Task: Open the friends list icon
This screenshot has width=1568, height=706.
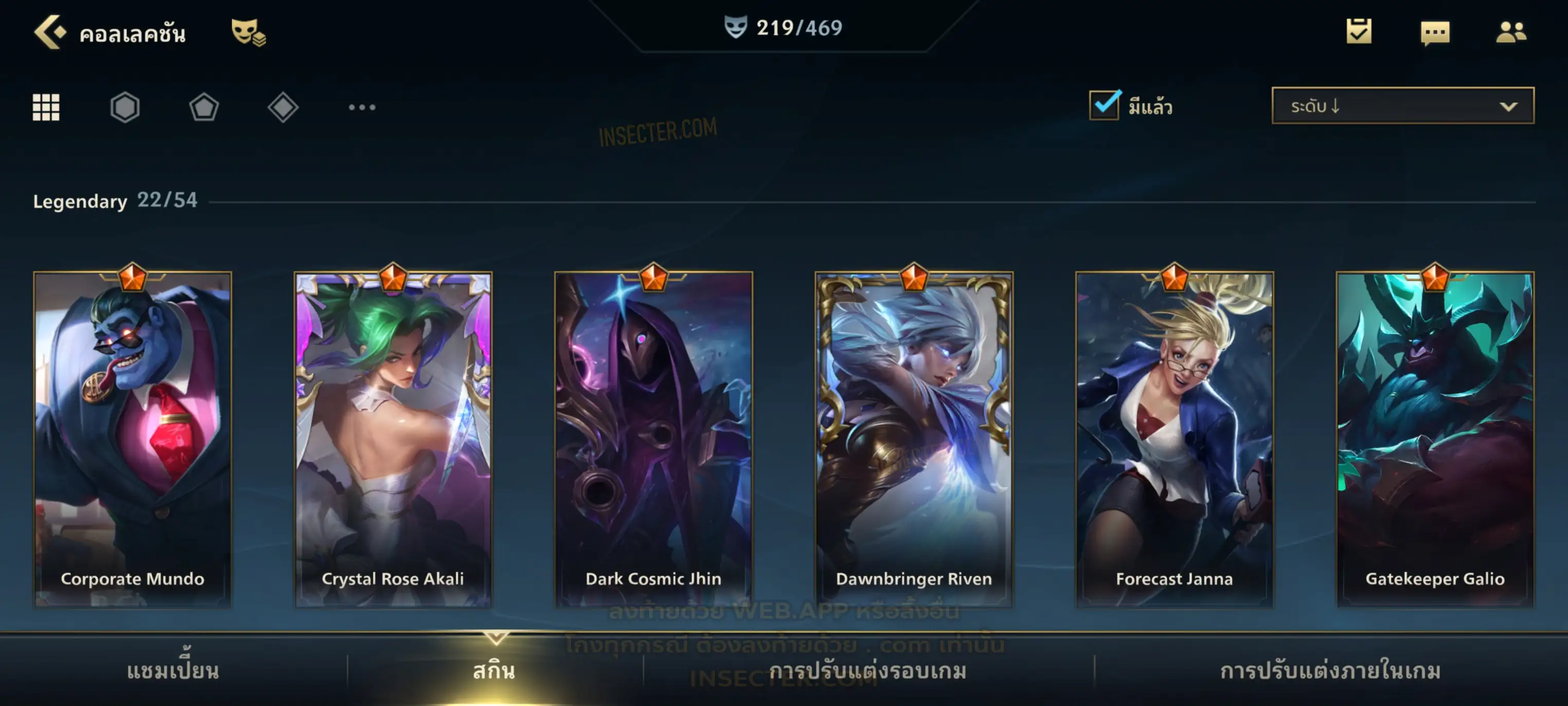Action: [1511, 32]
